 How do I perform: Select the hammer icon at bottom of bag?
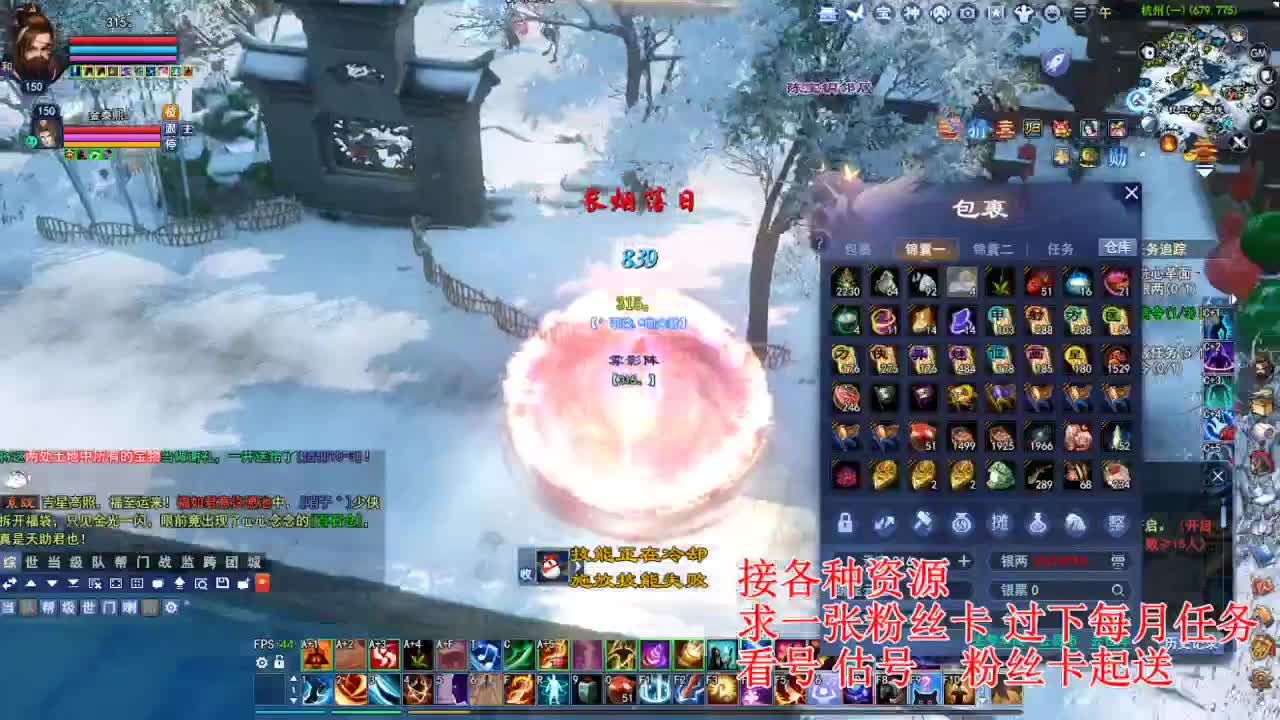point(924,523)
